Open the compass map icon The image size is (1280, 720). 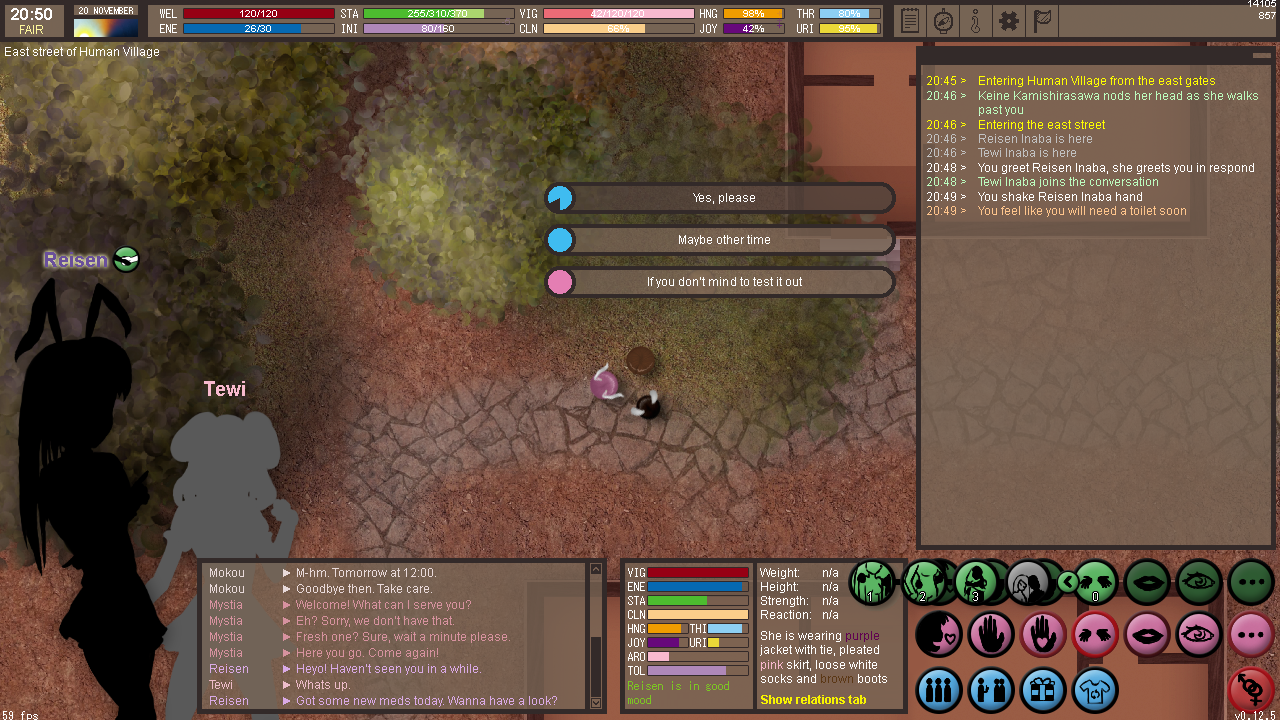942,20
